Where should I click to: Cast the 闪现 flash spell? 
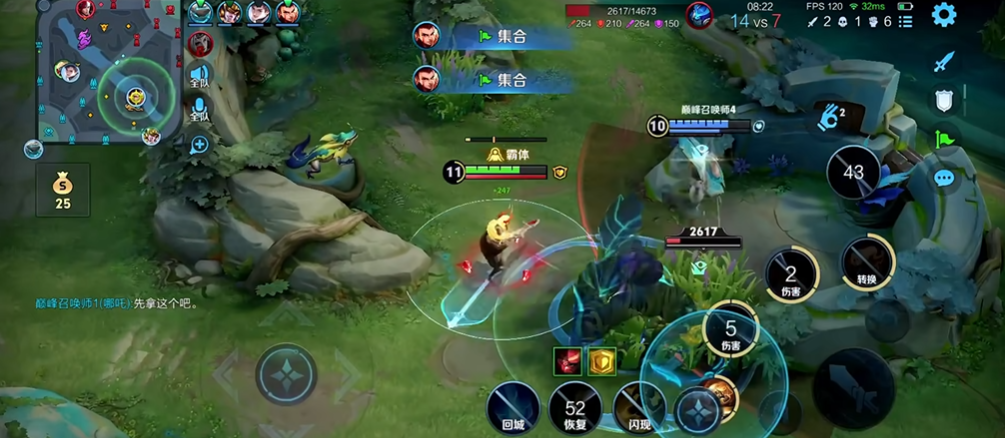pyautogui.click(x=636, y=408)
